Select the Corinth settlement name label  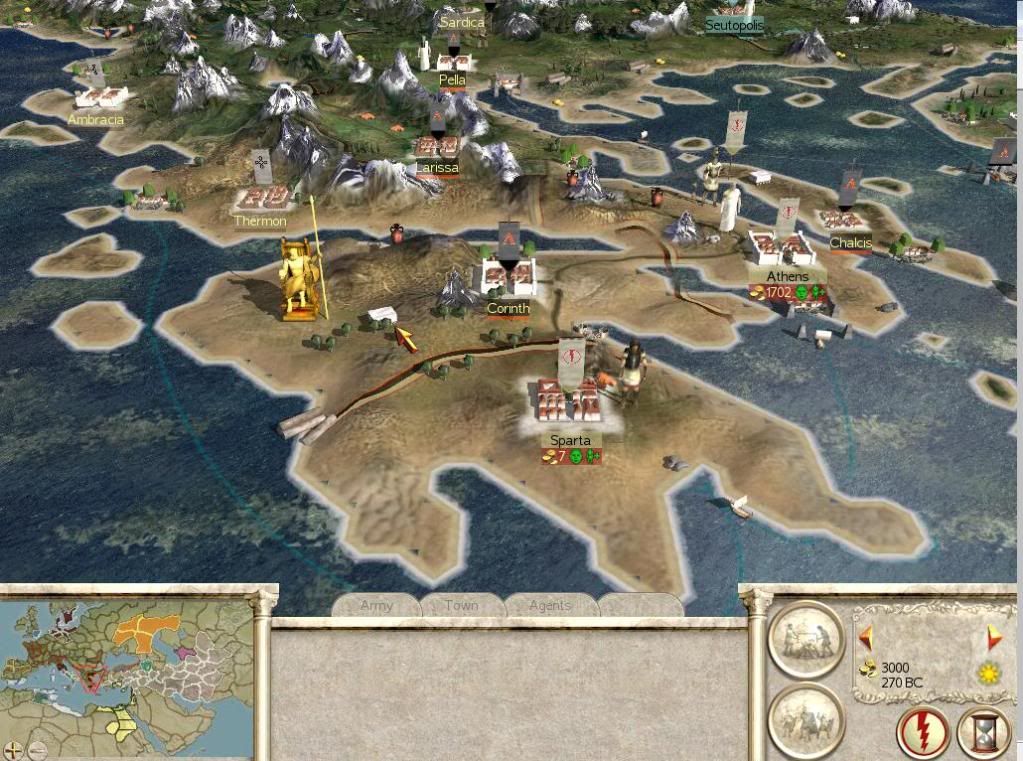click(508, 309)
